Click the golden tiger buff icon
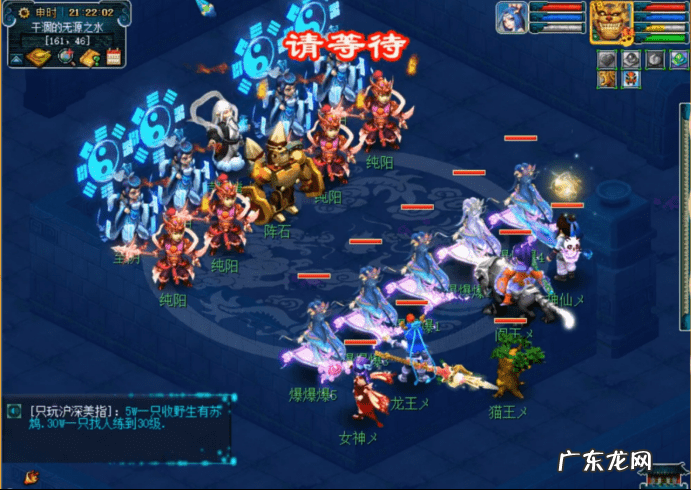 [x=607, y=81]
